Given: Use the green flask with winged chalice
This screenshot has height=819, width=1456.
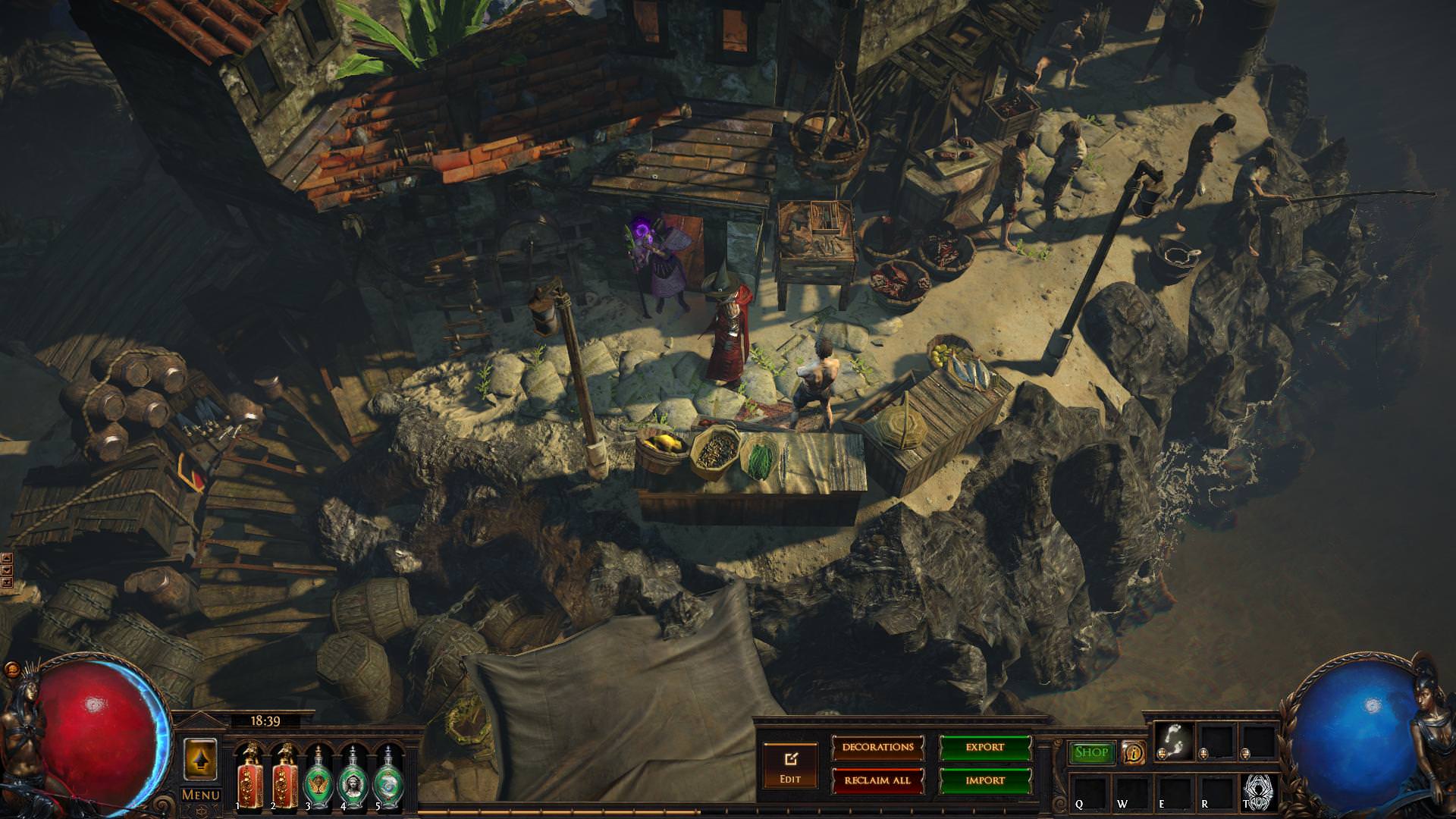Looking at the screenshot, I should pos(318,776).
